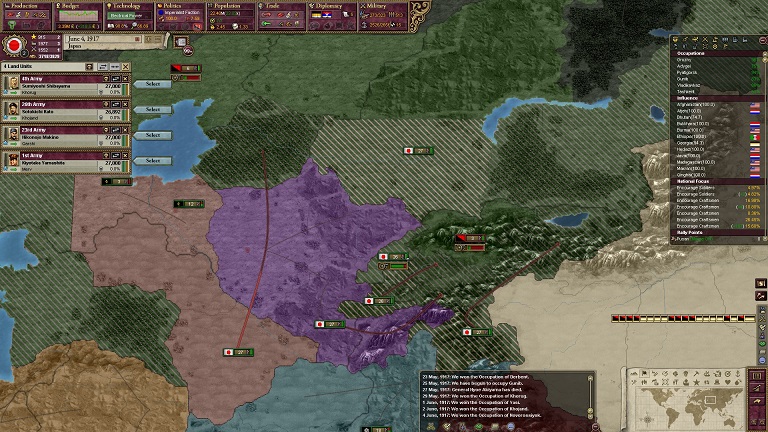Click the 23rd Army general portrait
Screen dimensions: 768x432
11,135
